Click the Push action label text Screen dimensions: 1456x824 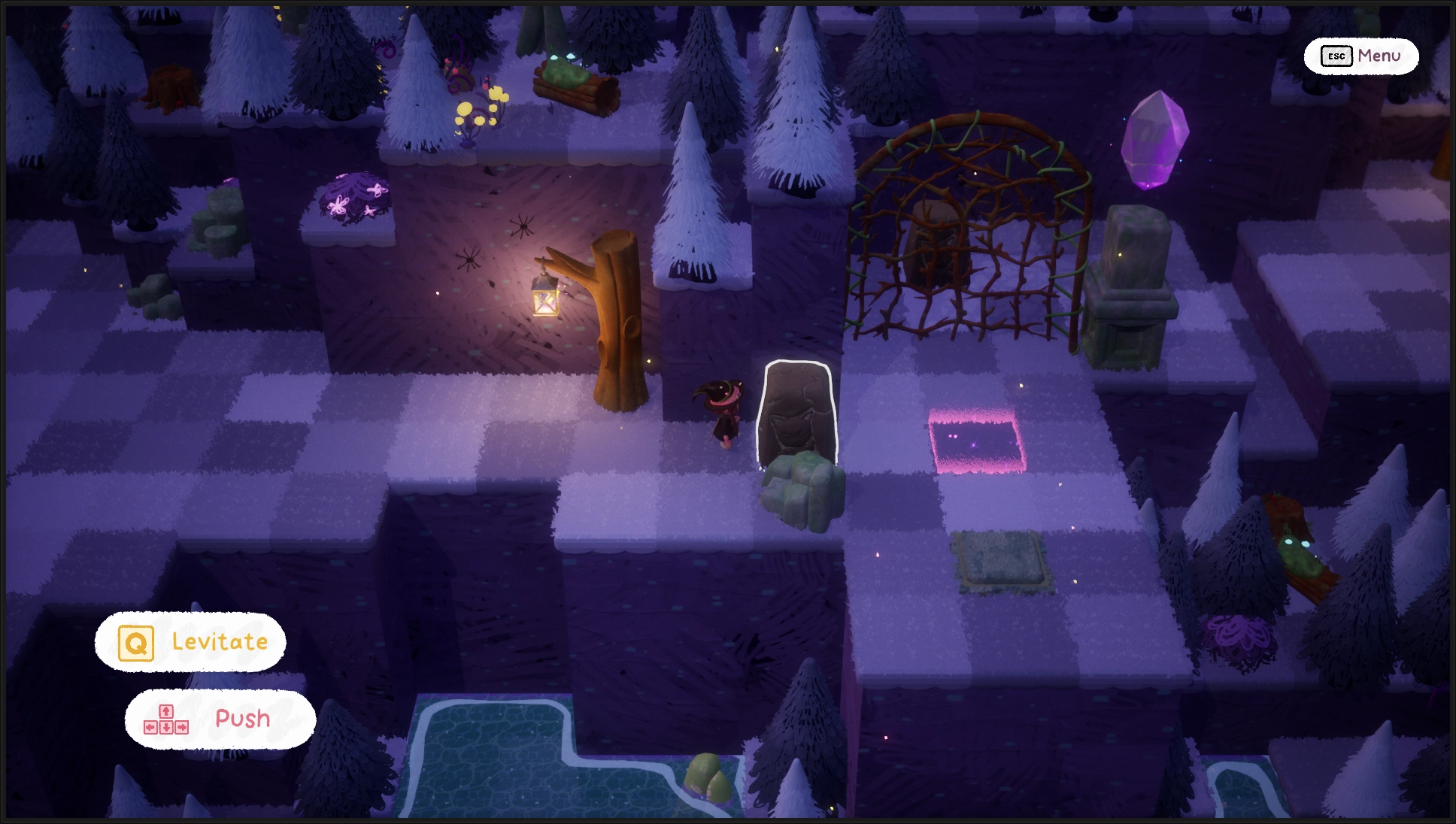[242, 719]
